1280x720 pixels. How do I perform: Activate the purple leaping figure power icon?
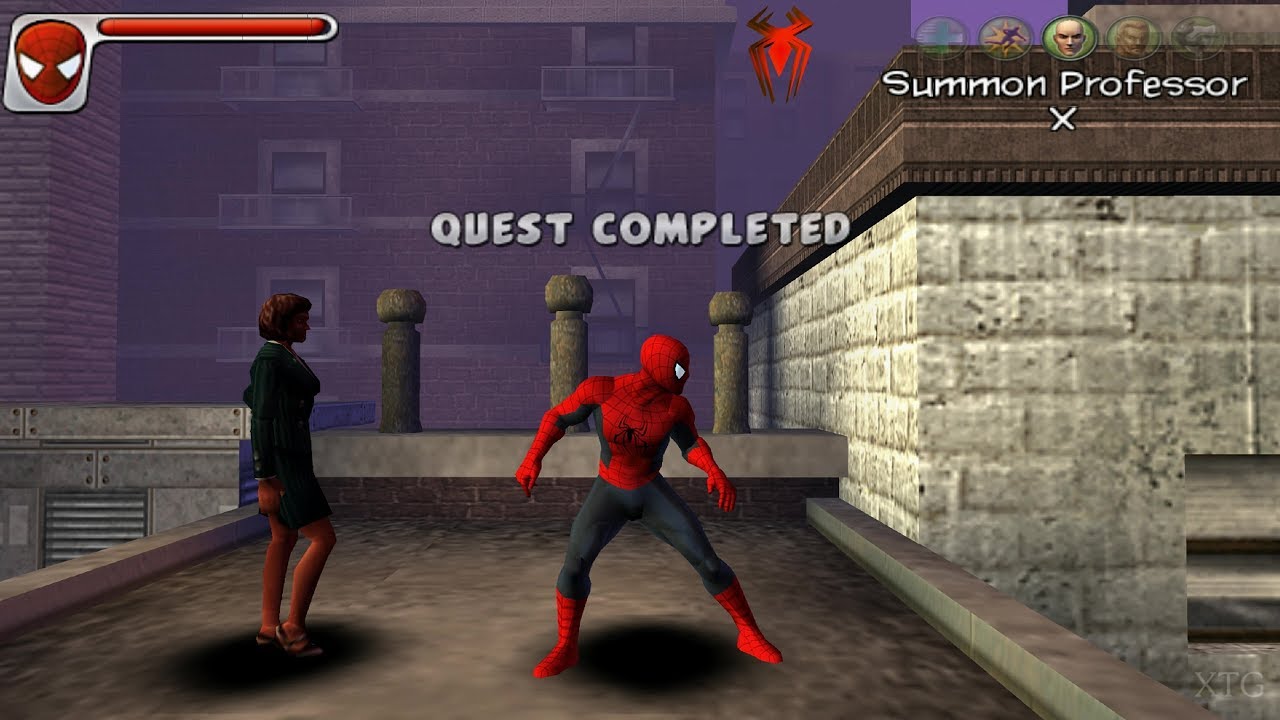1004,38
